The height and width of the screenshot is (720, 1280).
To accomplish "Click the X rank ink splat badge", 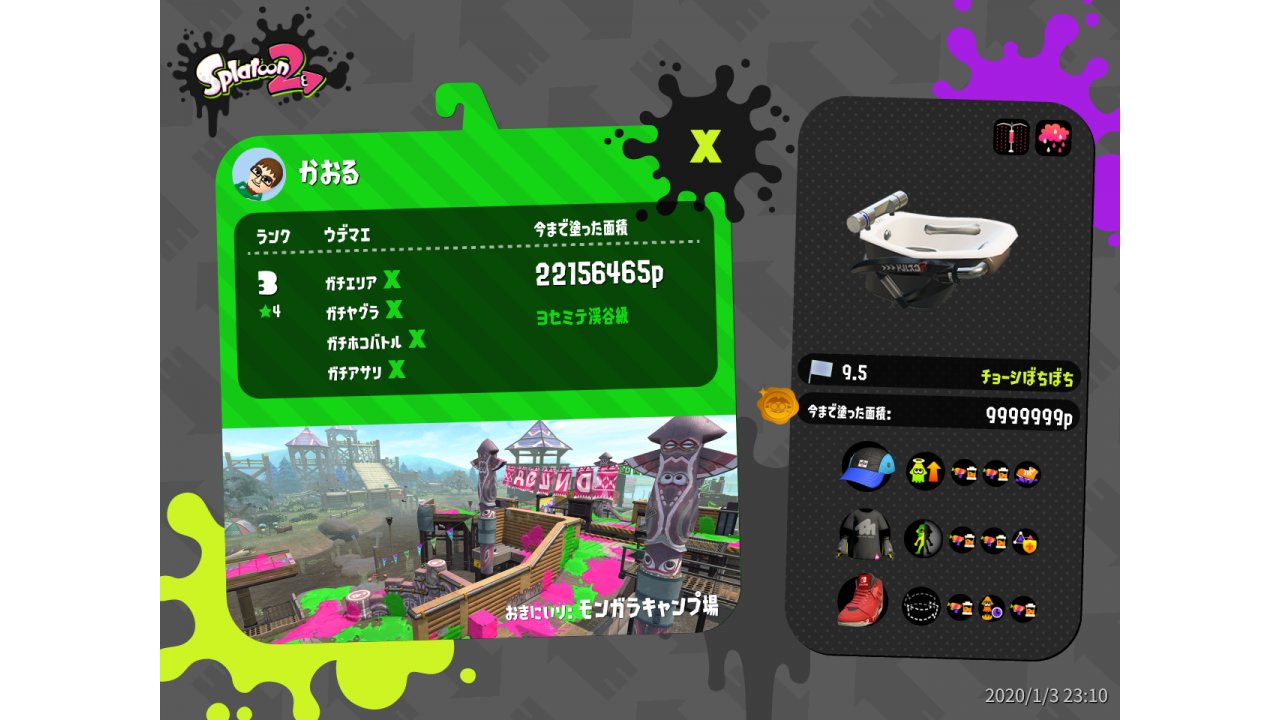I will 706,146.
